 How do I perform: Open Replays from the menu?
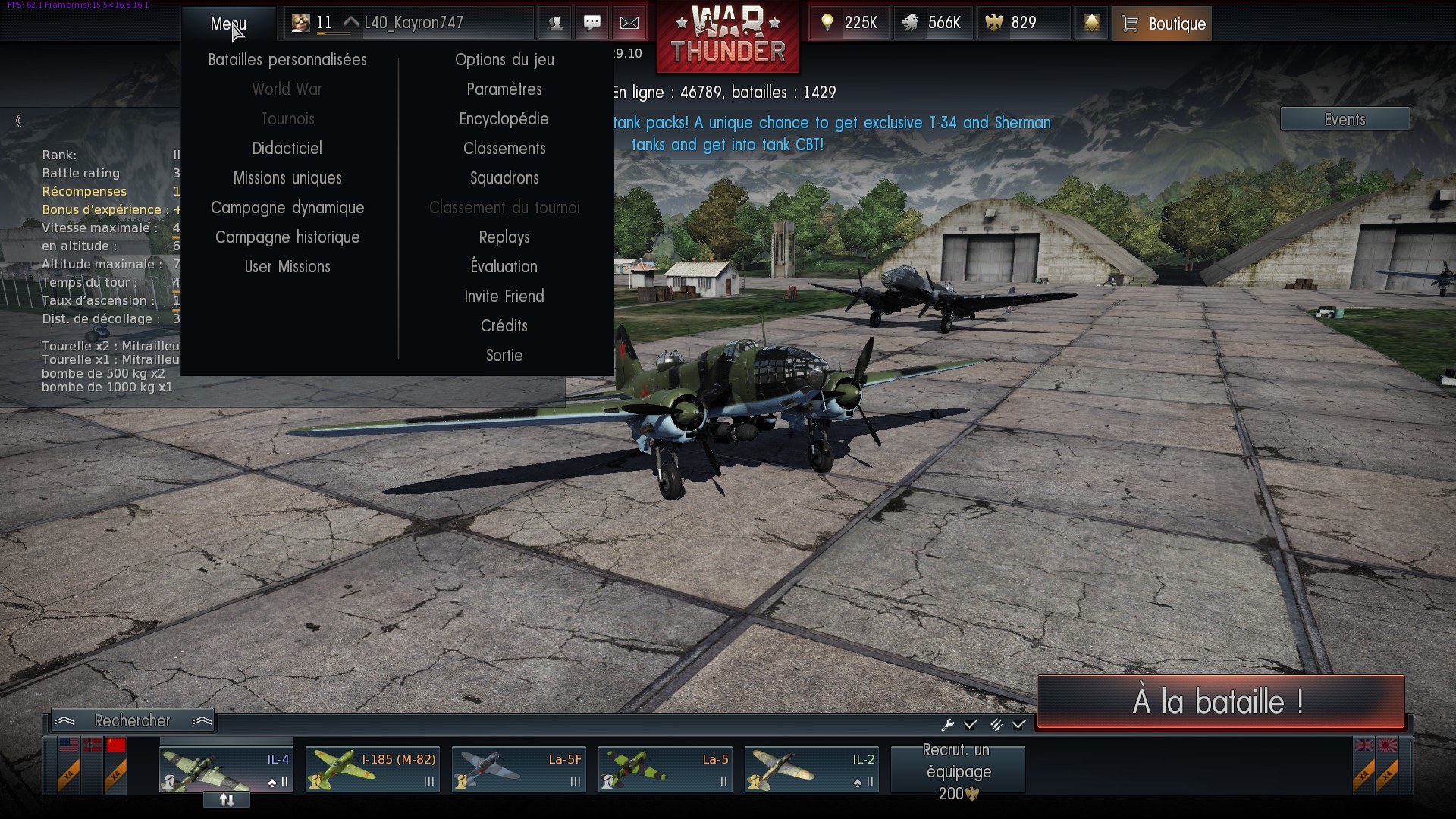click(504, 237)
